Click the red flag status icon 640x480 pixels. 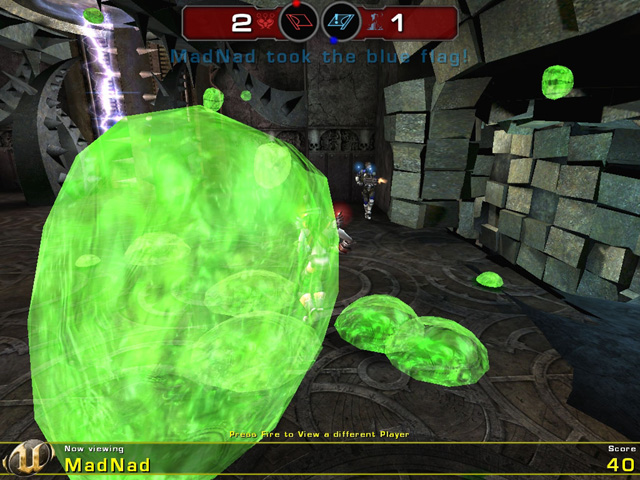click(x=298, y=21)
